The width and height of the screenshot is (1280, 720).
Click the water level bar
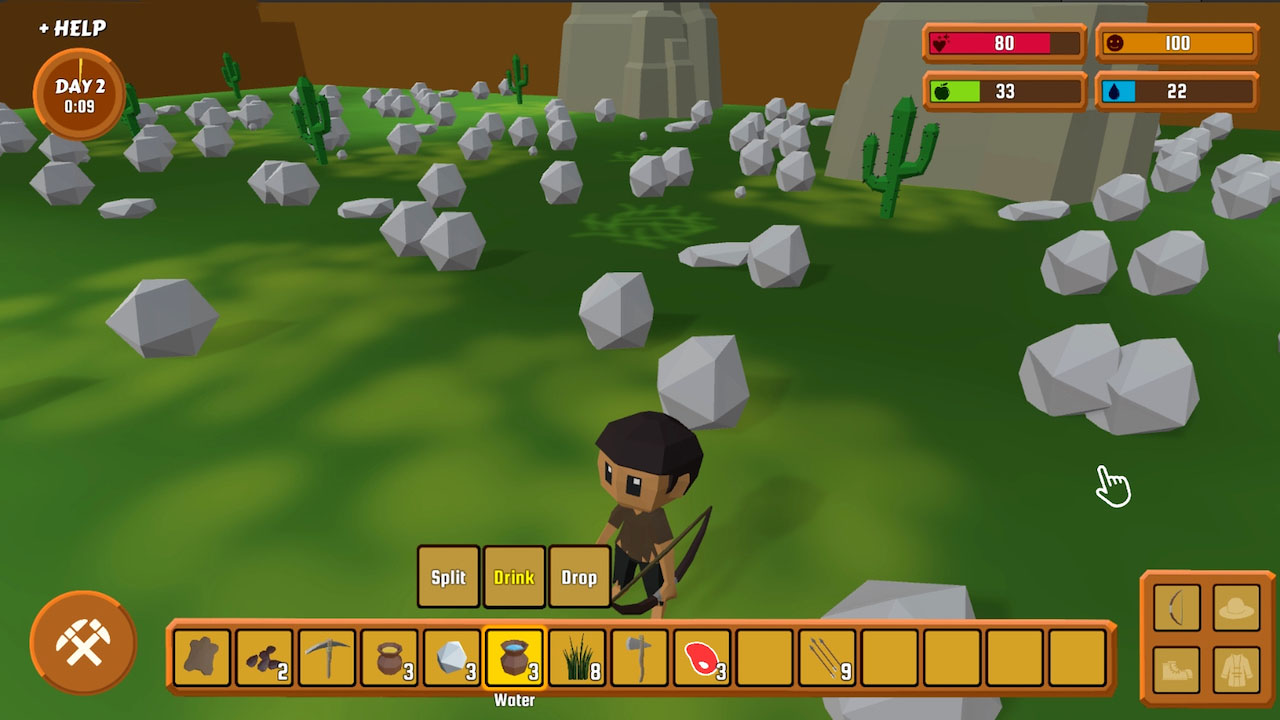pos(1176,92)
